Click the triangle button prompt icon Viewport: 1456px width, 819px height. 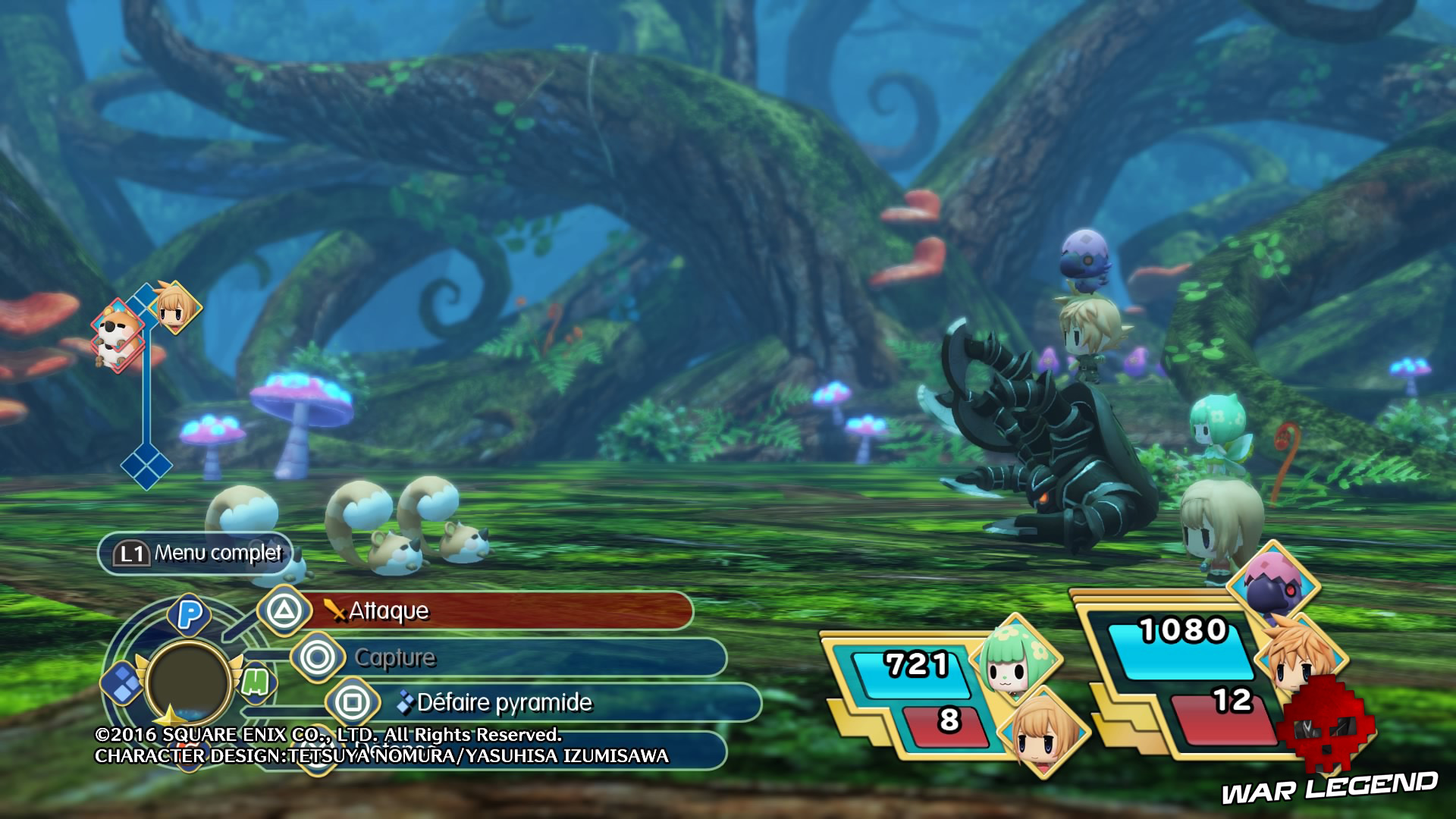click(x=284, y=611)
